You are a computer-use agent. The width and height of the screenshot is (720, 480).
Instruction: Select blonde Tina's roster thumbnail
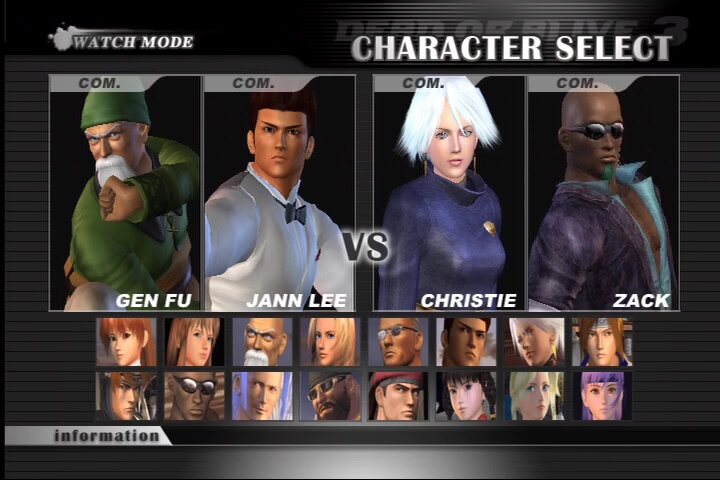pyautogui.click(x=330, y=342)
